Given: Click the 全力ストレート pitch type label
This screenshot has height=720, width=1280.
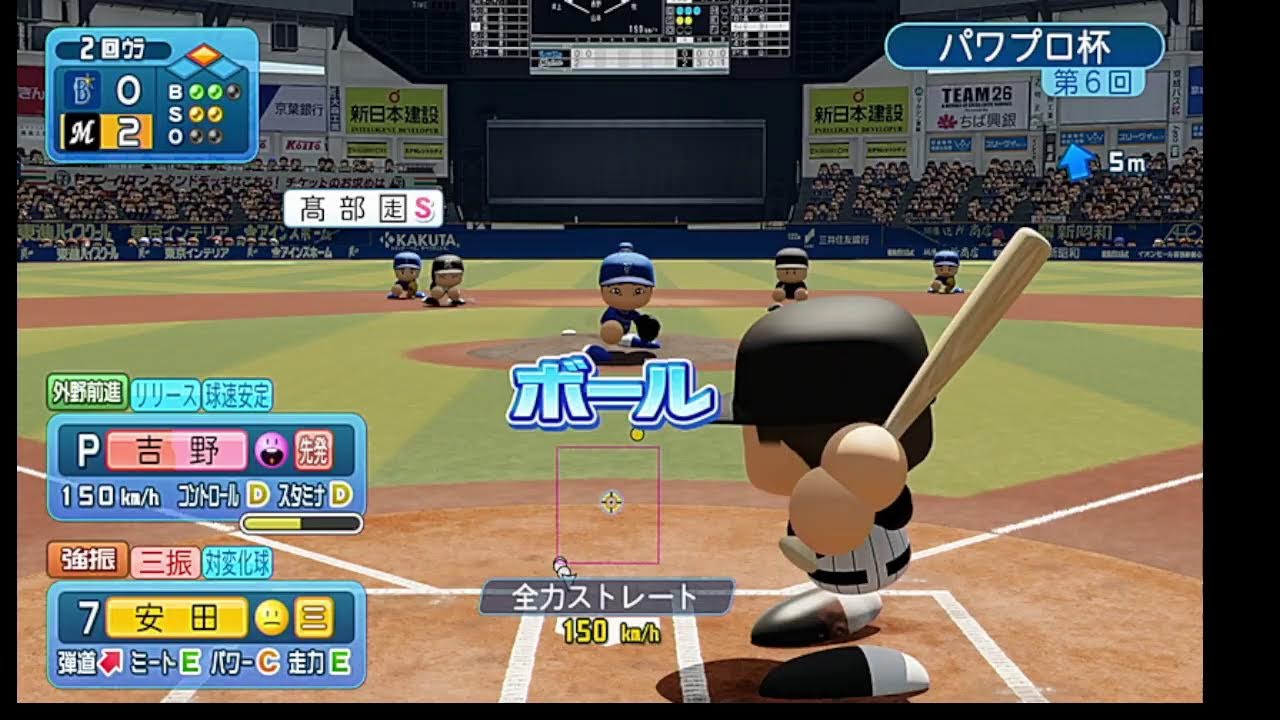Looking at the screenshot, I should coord(606,597).
